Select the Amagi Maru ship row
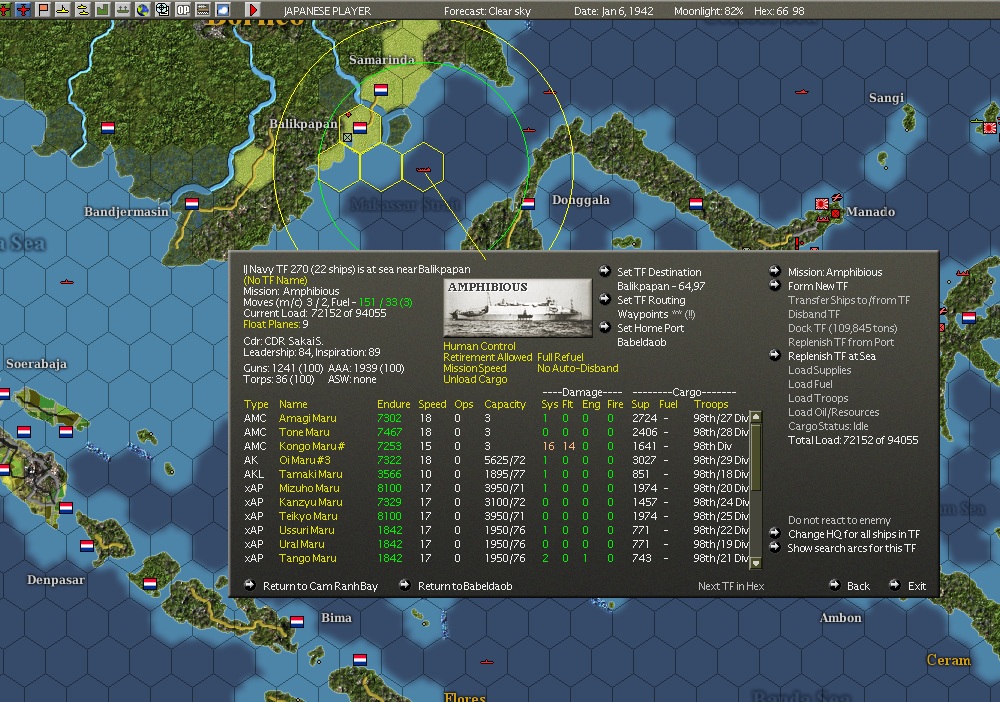The height and width of the screenshot is (702, 1000). pyautogui.click(x=307, y=418)
